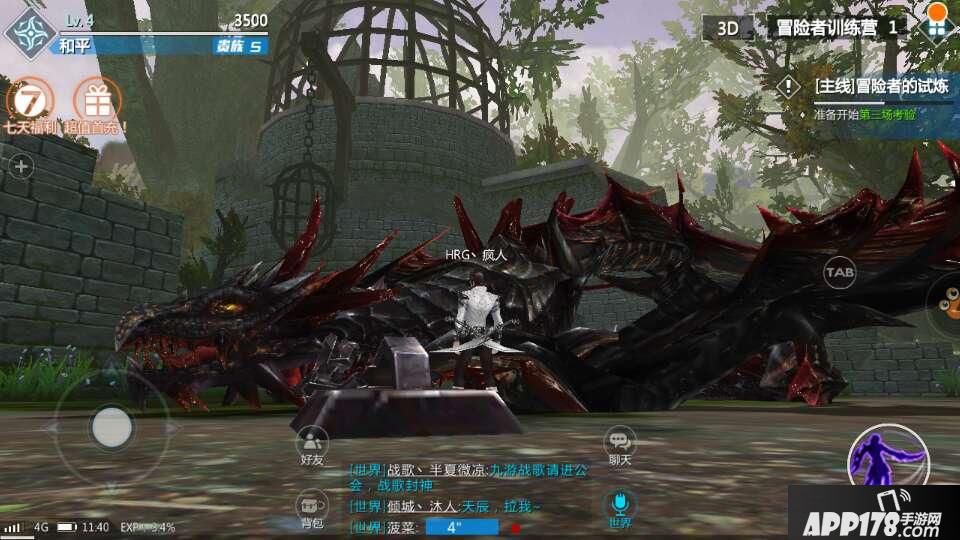Image resolution: width=960 pixels, height=540 pixels.
Task: Select the peace (和平) PK mode label
Action: (74, 46)
